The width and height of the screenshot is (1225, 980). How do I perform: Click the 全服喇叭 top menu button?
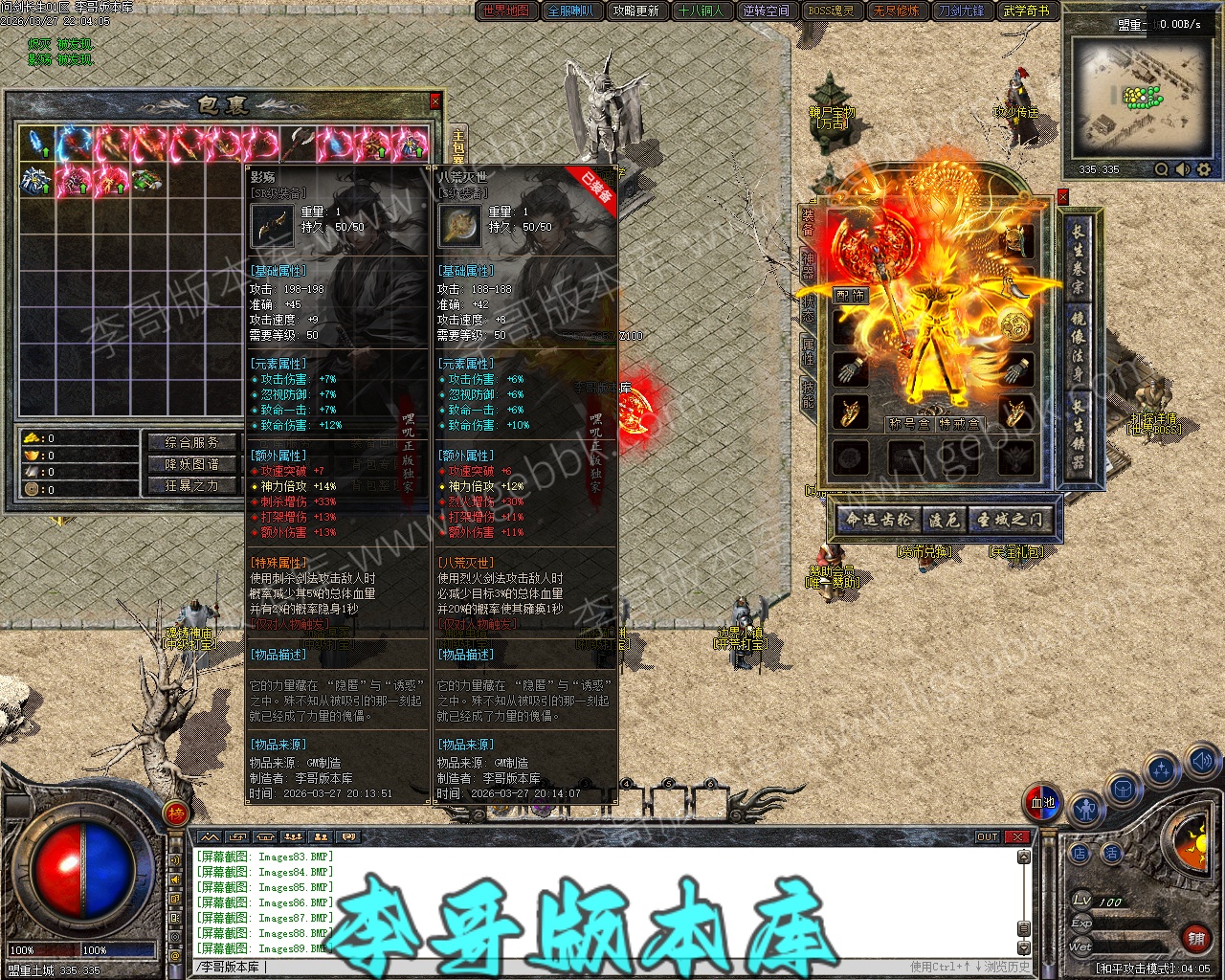coord(571,11)
